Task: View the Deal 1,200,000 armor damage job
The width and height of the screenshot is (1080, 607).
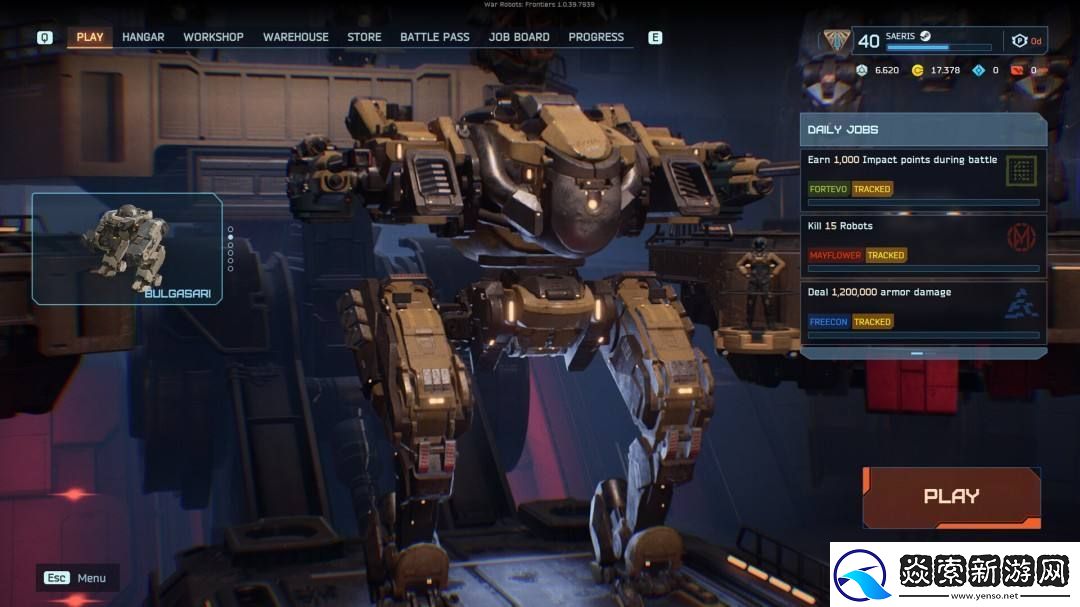Action: click(x=923, y=311)
